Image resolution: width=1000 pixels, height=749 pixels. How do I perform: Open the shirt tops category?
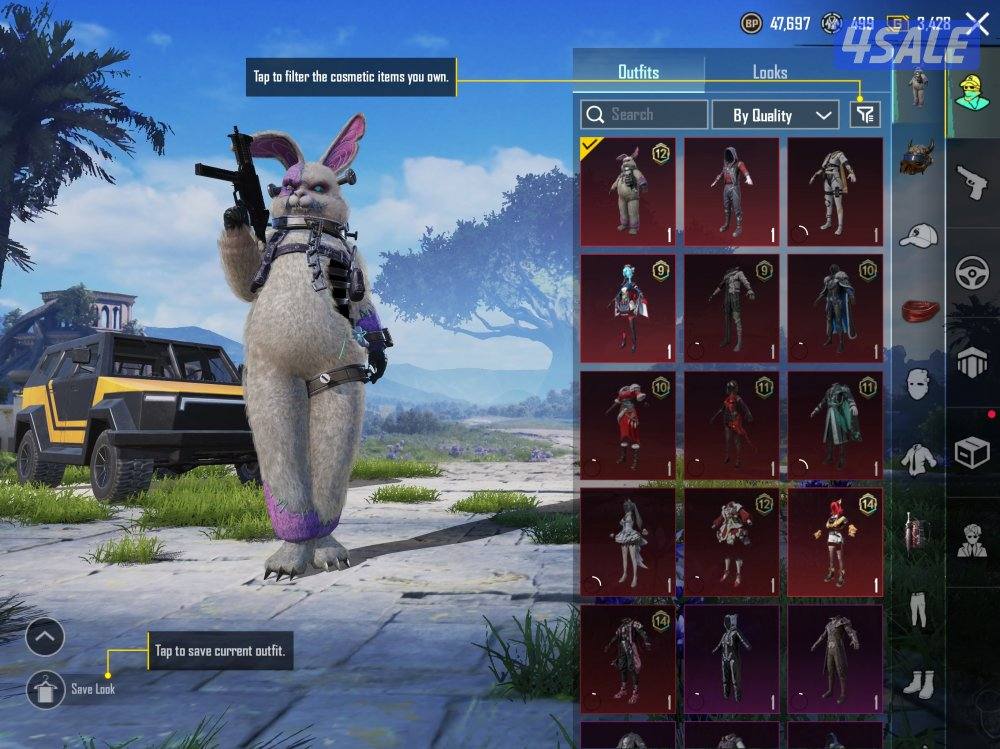point(917,459)
